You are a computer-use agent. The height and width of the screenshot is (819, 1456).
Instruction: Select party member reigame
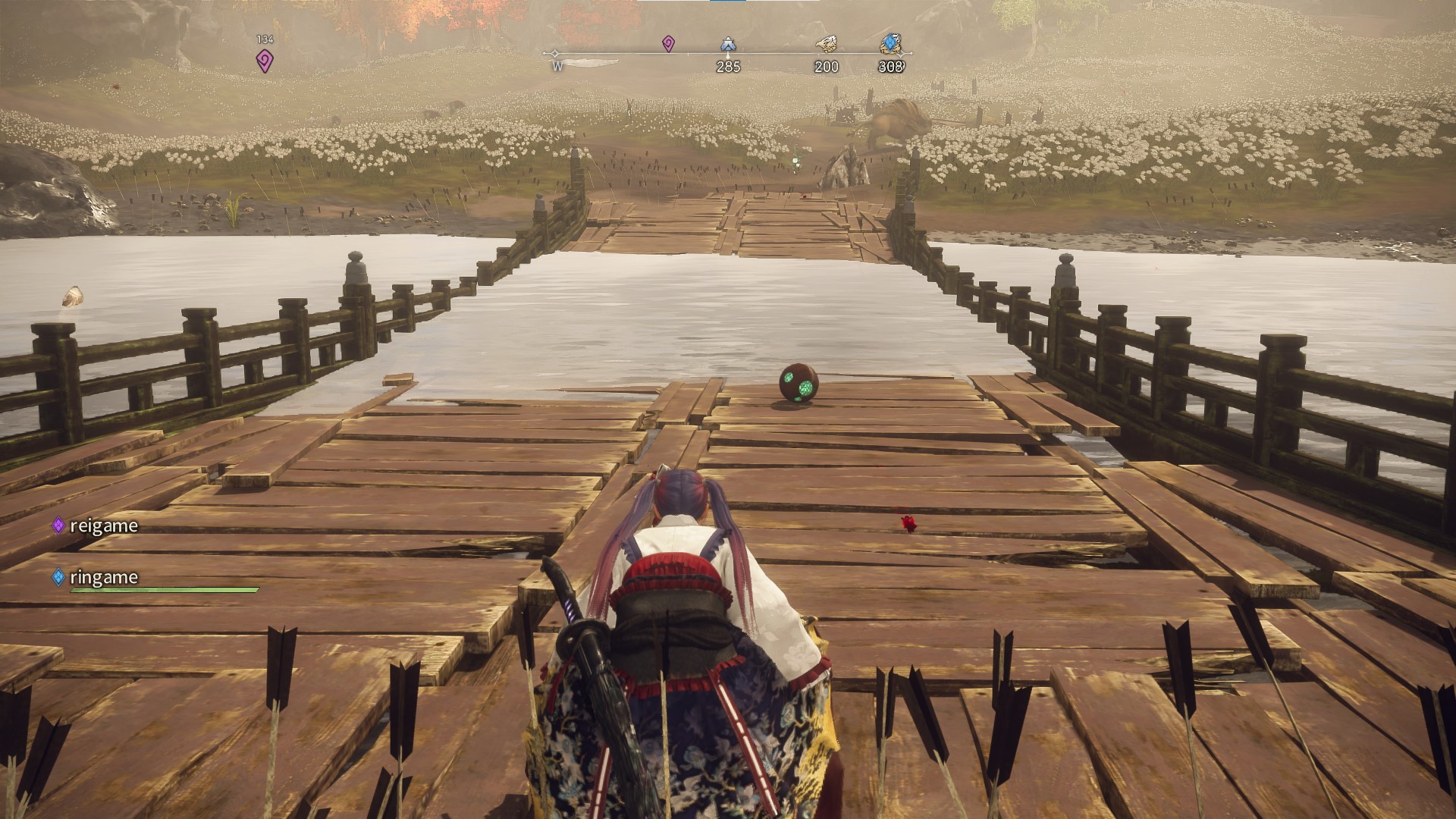(103, 526)
